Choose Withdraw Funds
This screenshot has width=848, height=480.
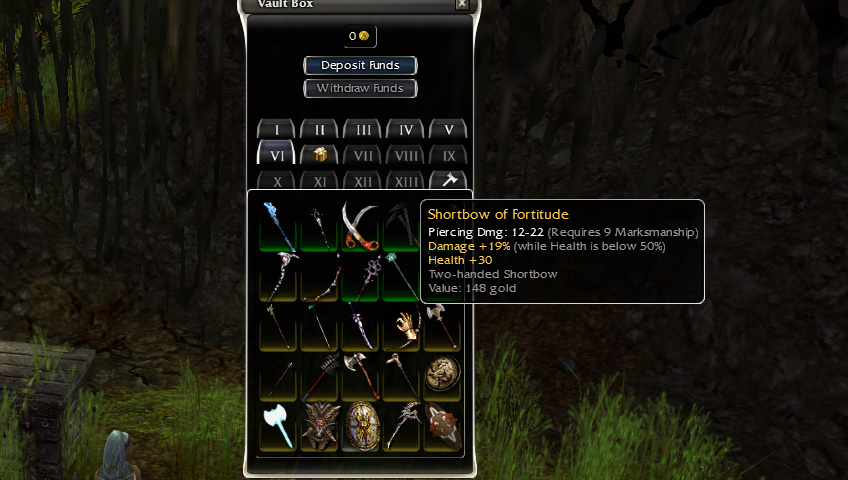click(x=360, y=89)
